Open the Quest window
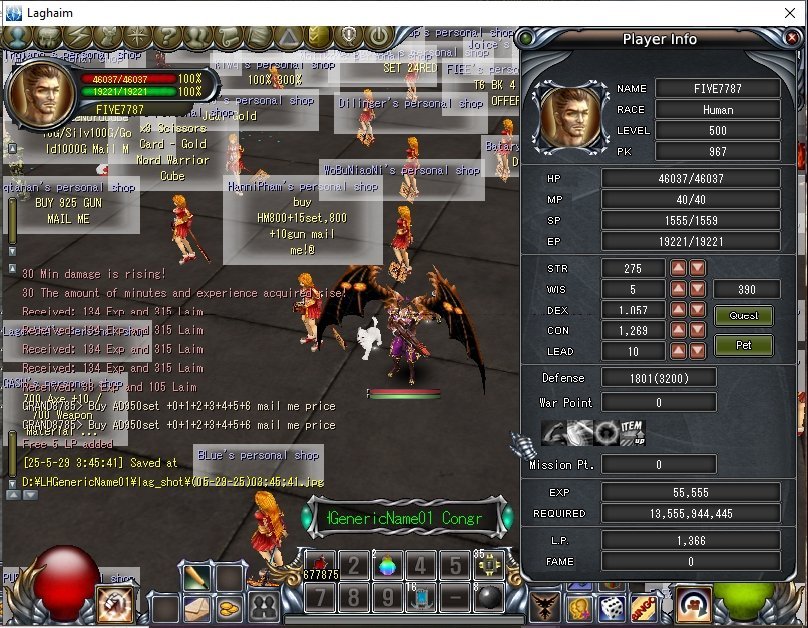Viewport: 808px width, 628px height. pyautogui.click(x=743, y=316)
